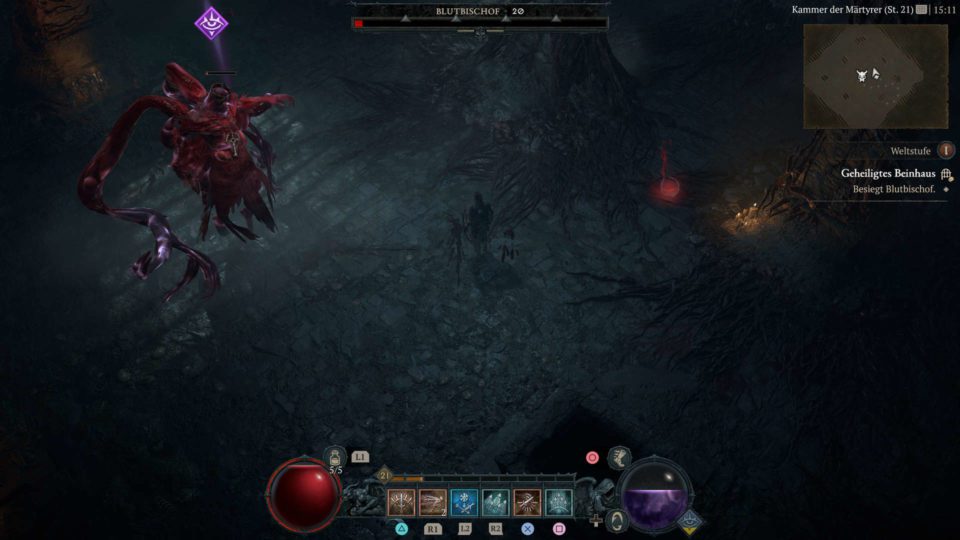Click the eye emblem at the resource orb
Viewport: 960px width, 540px height.
coord(688,521)
